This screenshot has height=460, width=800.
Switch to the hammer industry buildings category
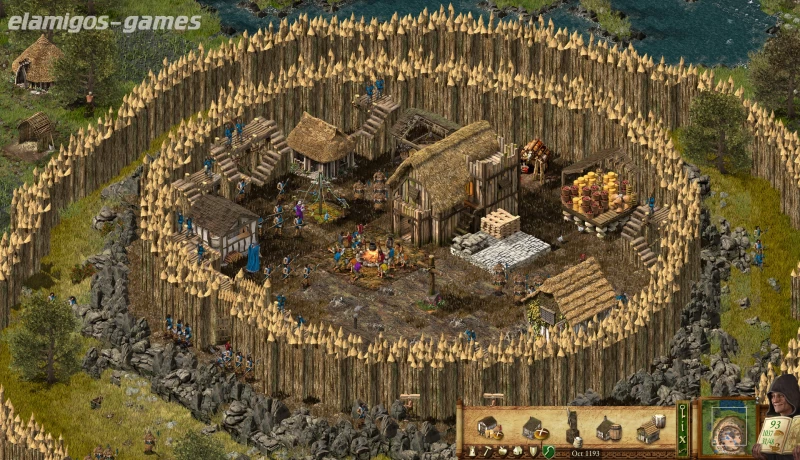click(487, 451)
